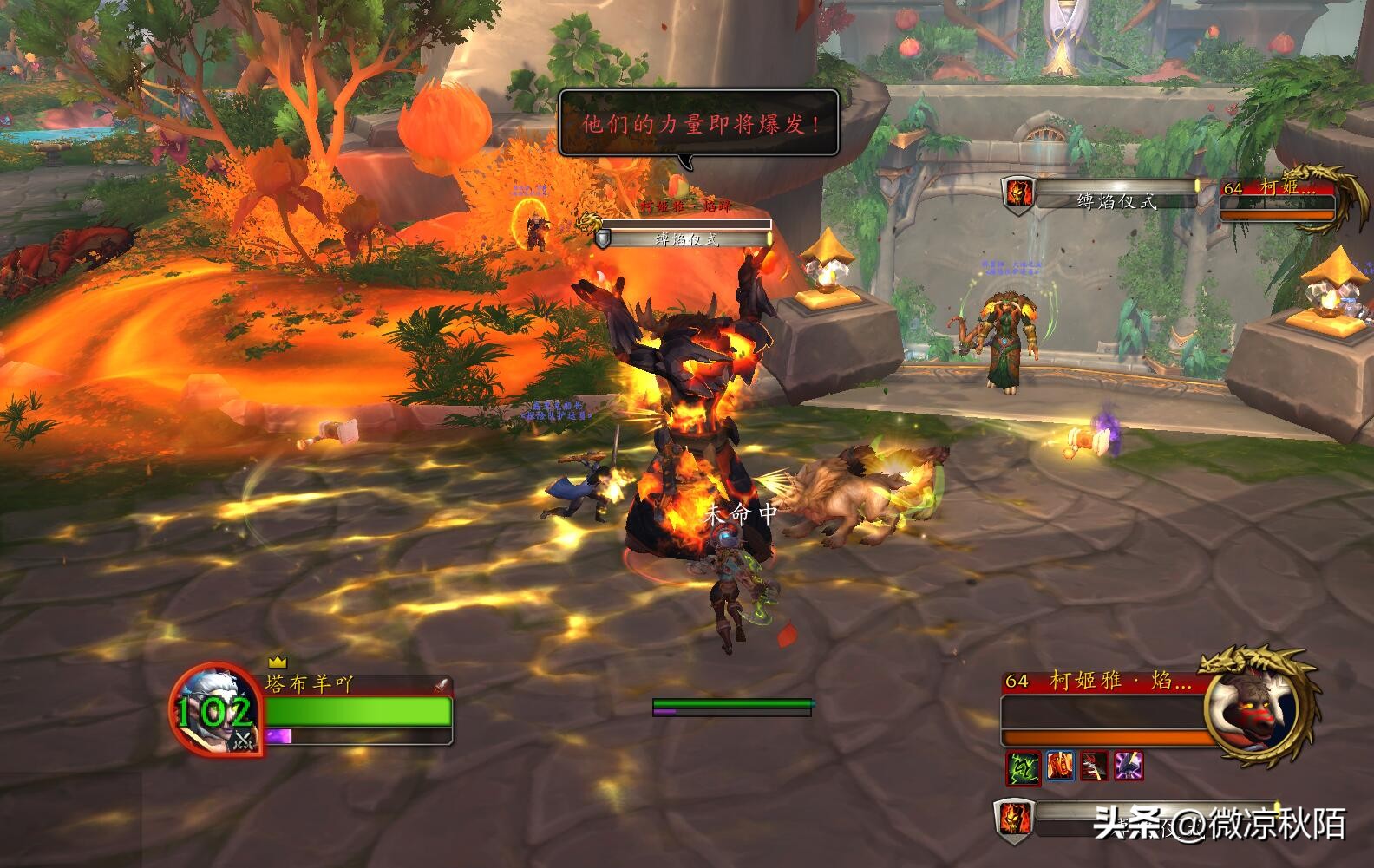Image resolution: width=1374 pixels, height=868 pixels.
Task: Click the 64 柯姬雅·焰… target name bar
Action: pyautogui.click(x=1099, y=682)
